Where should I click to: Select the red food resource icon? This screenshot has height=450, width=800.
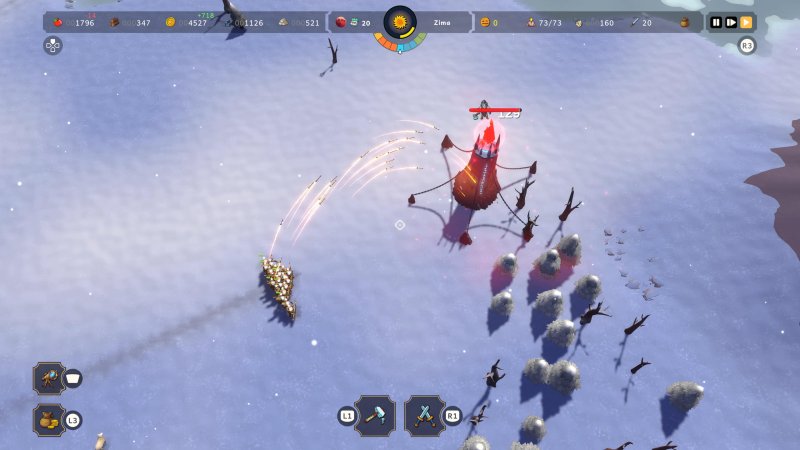click(58, 22)
